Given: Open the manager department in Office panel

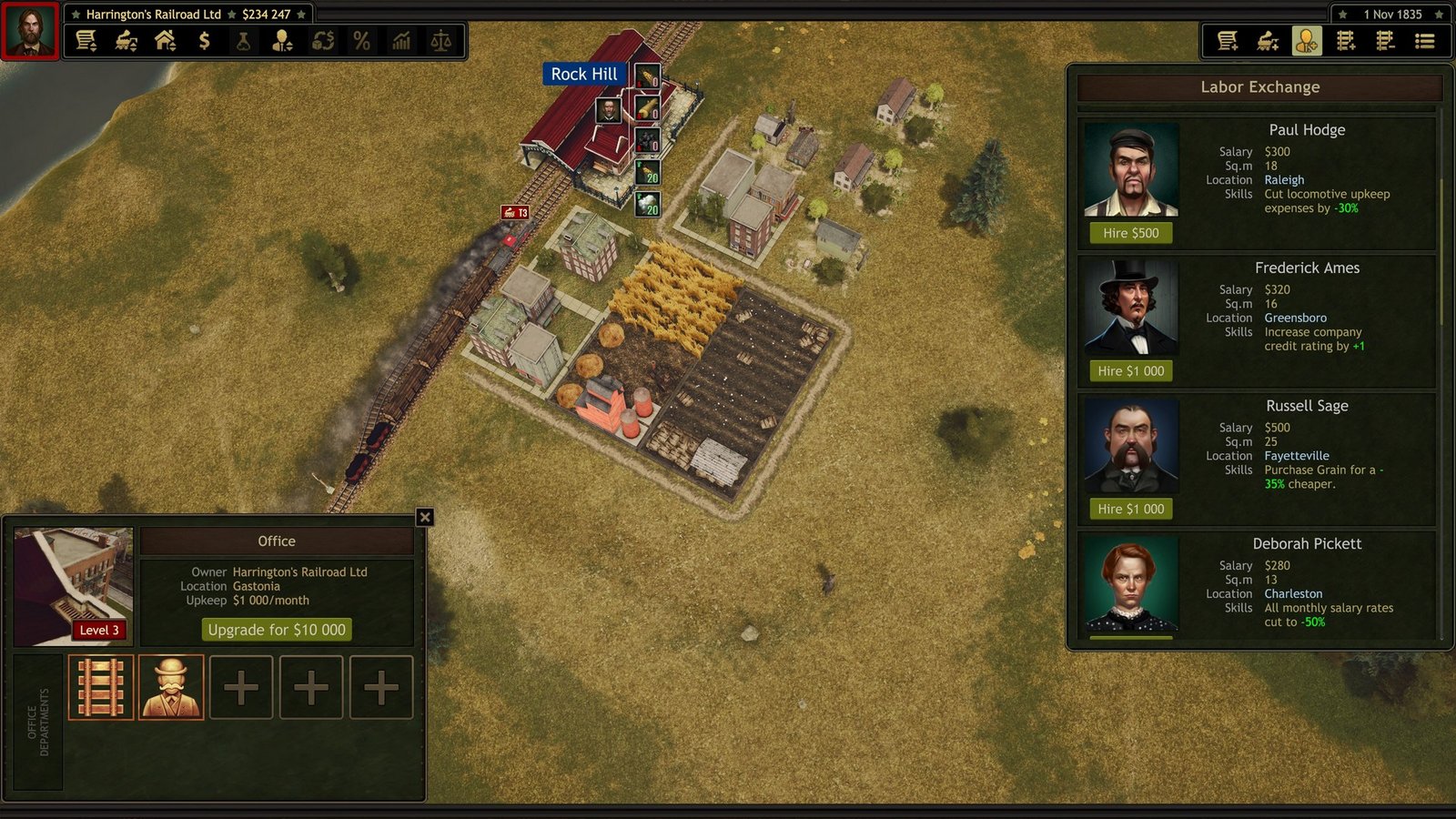Looking at the screenshot, I should (x=171, y=687).
